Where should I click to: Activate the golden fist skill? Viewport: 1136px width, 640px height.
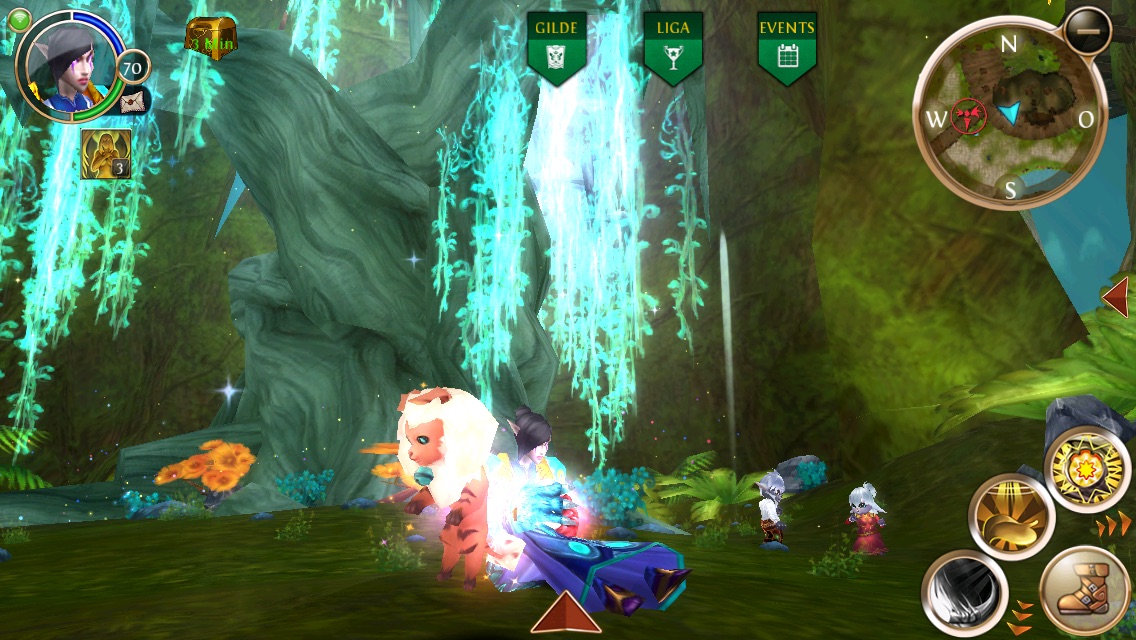1012,517
